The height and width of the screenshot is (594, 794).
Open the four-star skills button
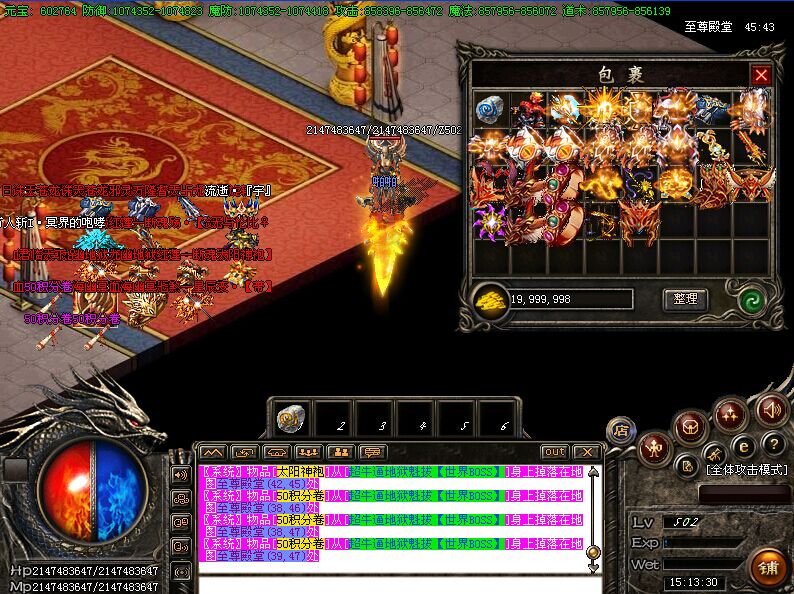click(x=730, y=412)
